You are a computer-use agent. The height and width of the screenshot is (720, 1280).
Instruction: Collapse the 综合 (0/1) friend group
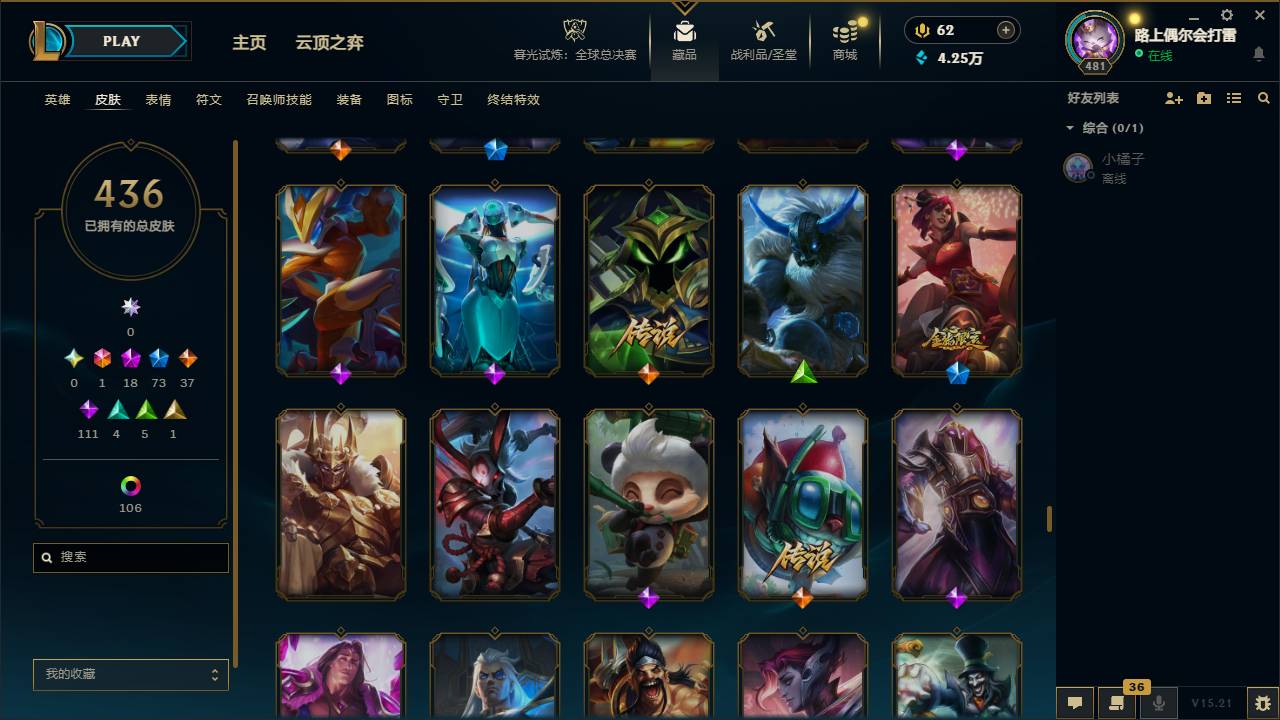(x=1070, y=127)
